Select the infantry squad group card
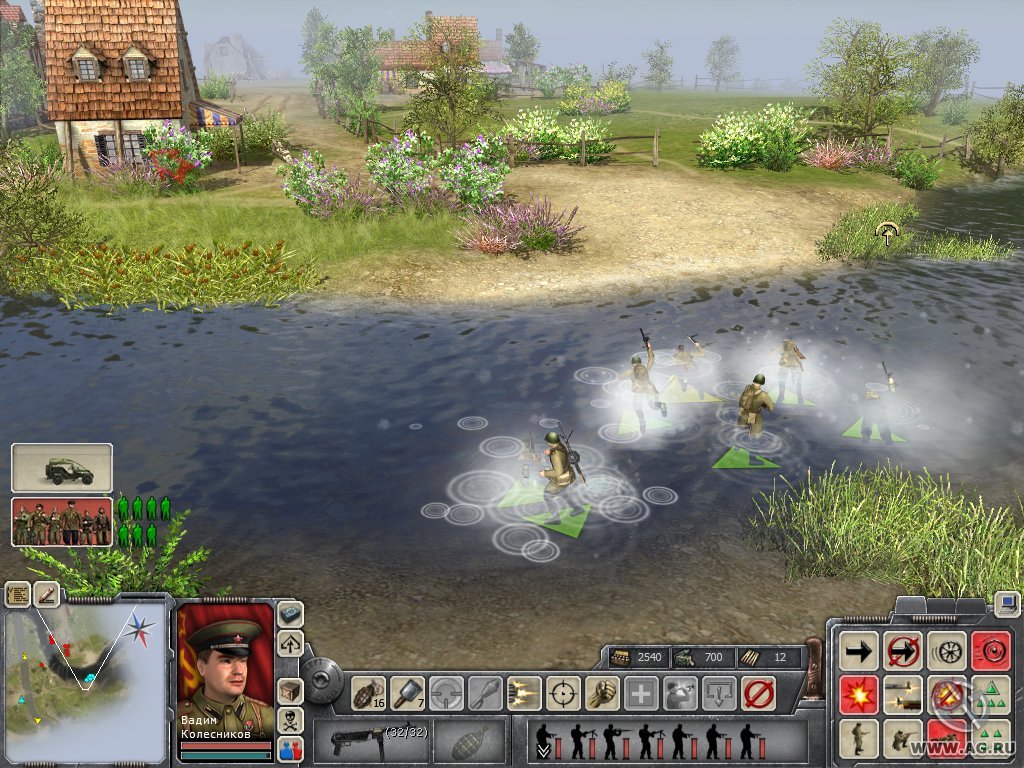 pyautogui.click(x=62, y=522)
